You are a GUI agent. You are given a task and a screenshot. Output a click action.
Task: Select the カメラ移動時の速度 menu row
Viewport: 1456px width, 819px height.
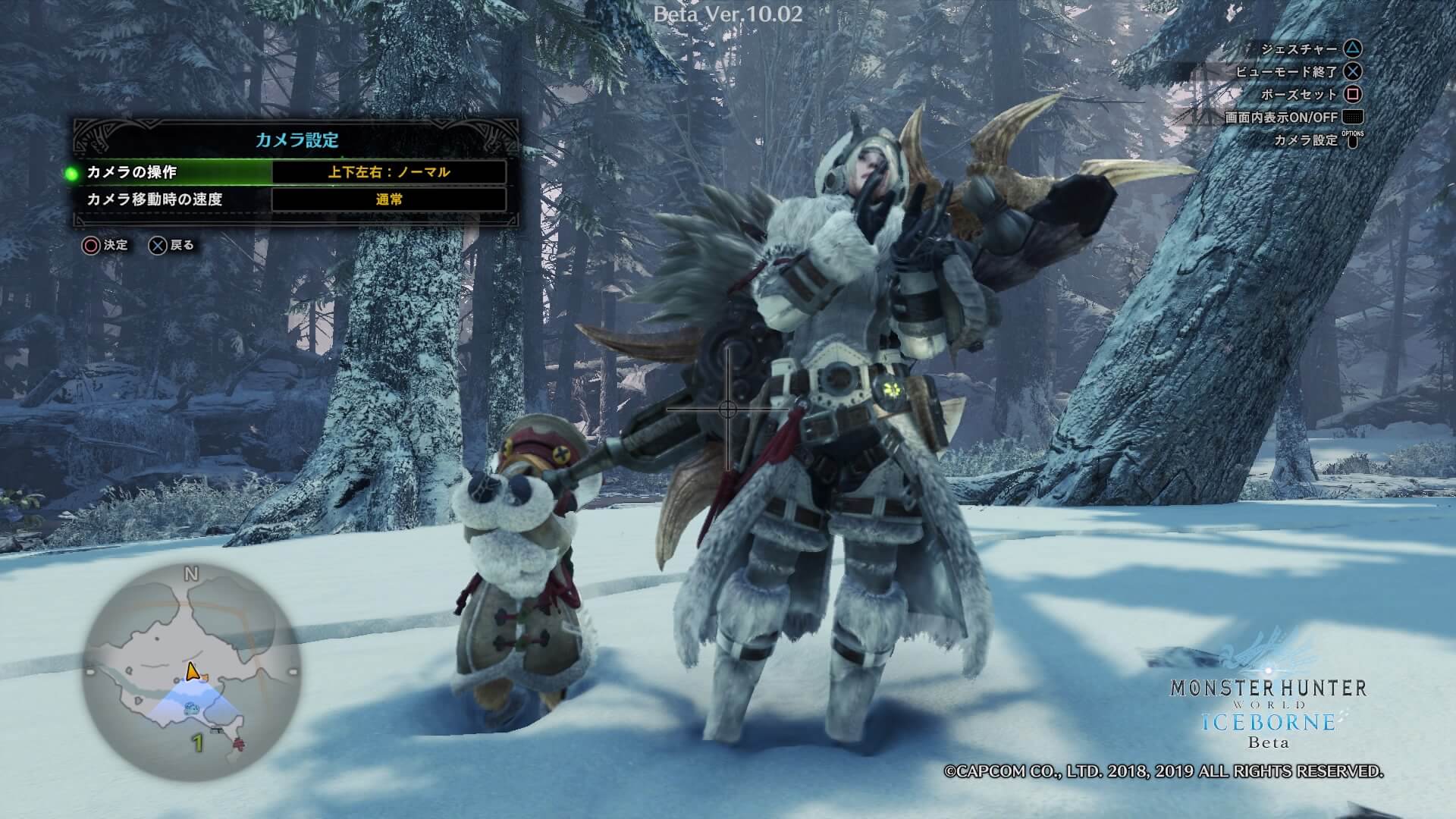pos(155,199)
